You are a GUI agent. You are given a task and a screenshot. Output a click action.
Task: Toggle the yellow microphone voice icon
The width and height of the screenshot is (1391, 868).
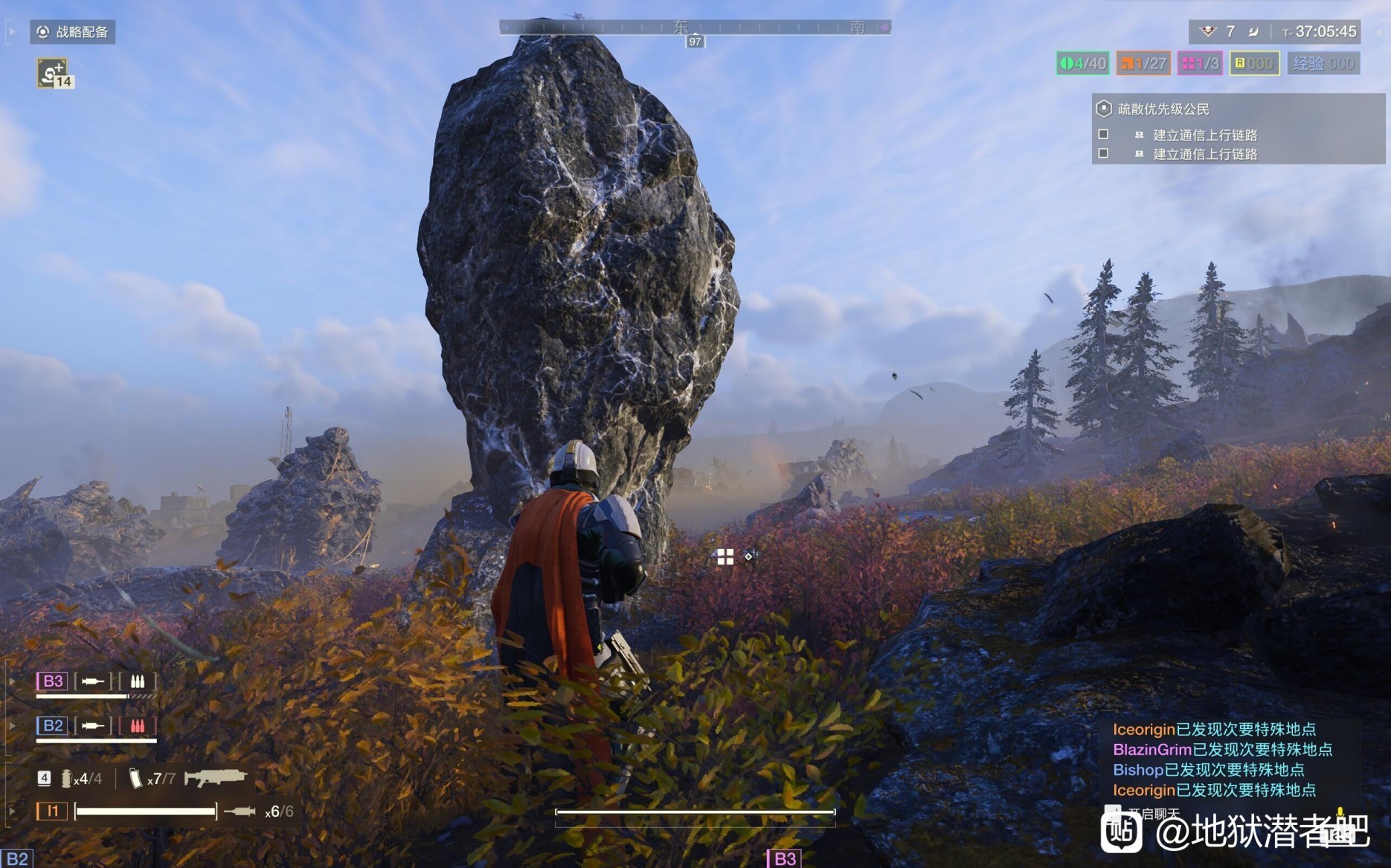tap(1340, 812)
